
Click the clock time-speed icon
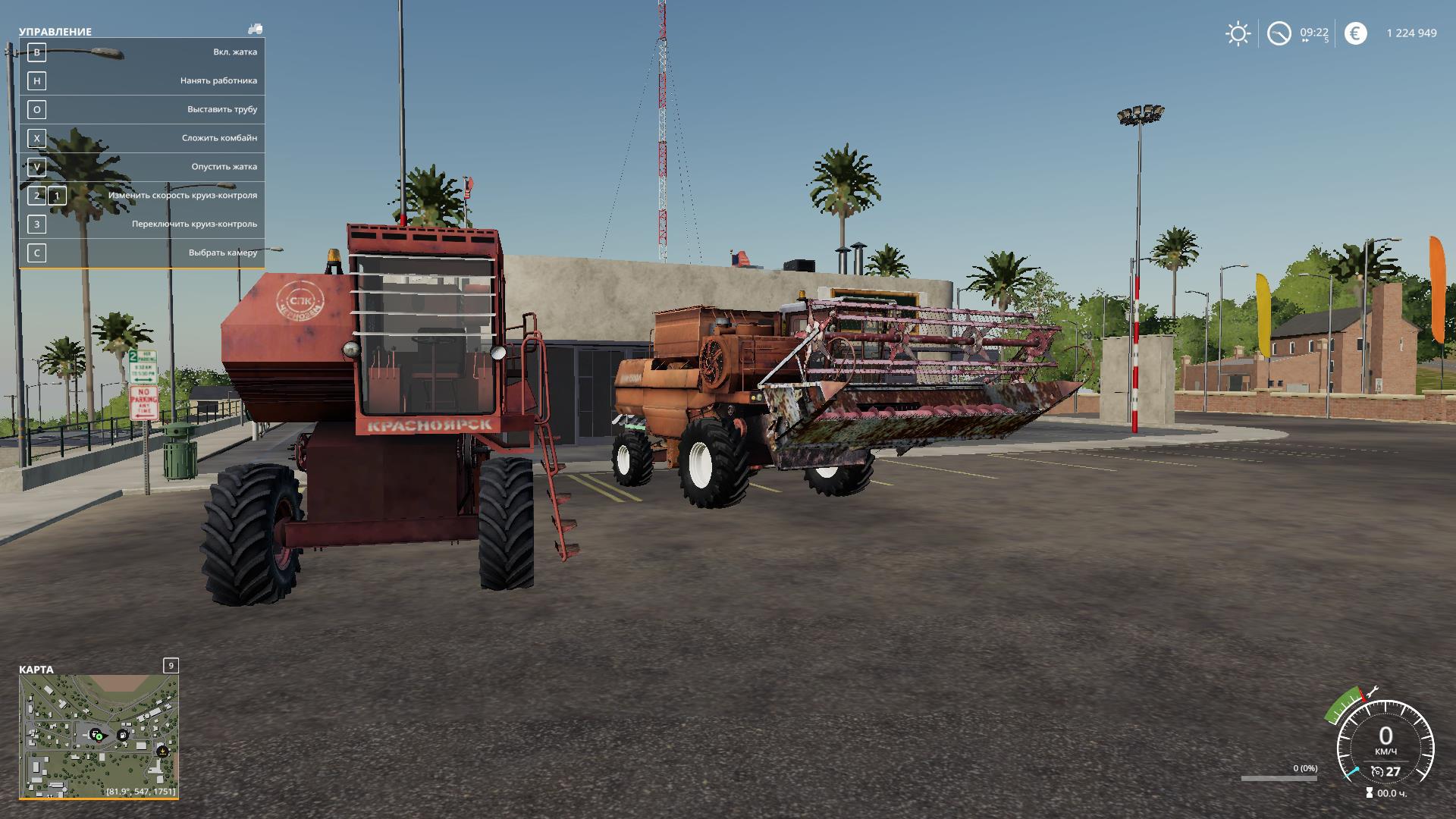[1279, 33]
